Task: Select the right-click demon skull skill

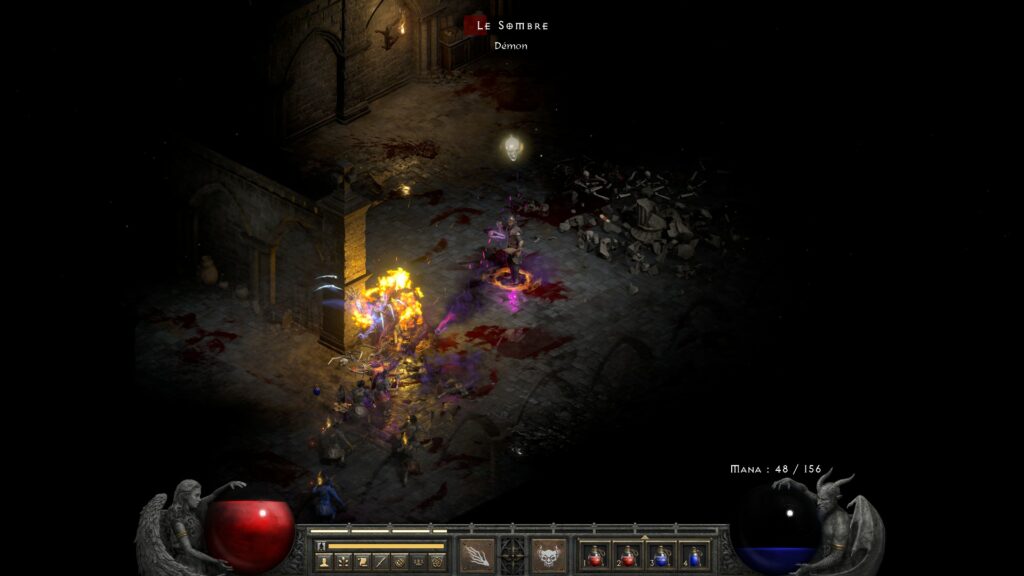Action: (548, 555)
